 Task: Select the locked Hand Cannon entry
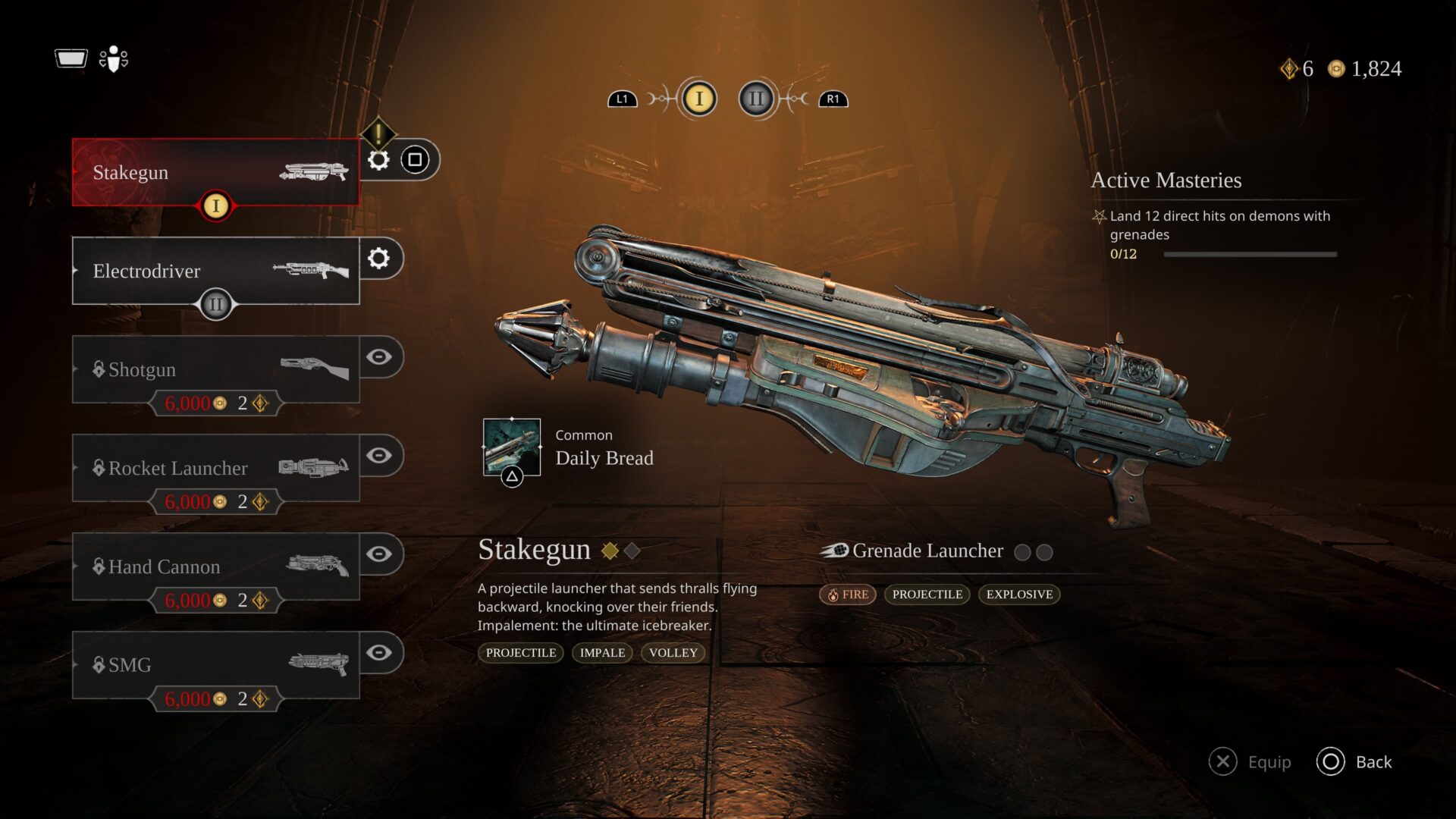[x=215, y=566]
